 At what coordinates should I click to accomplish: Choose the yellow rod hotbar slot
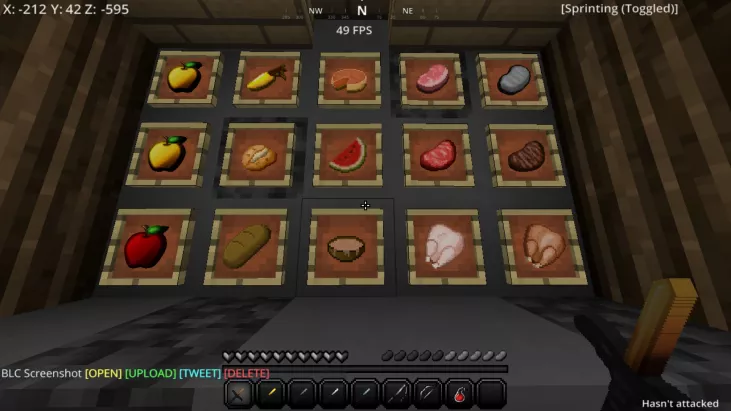click(270, 394)
